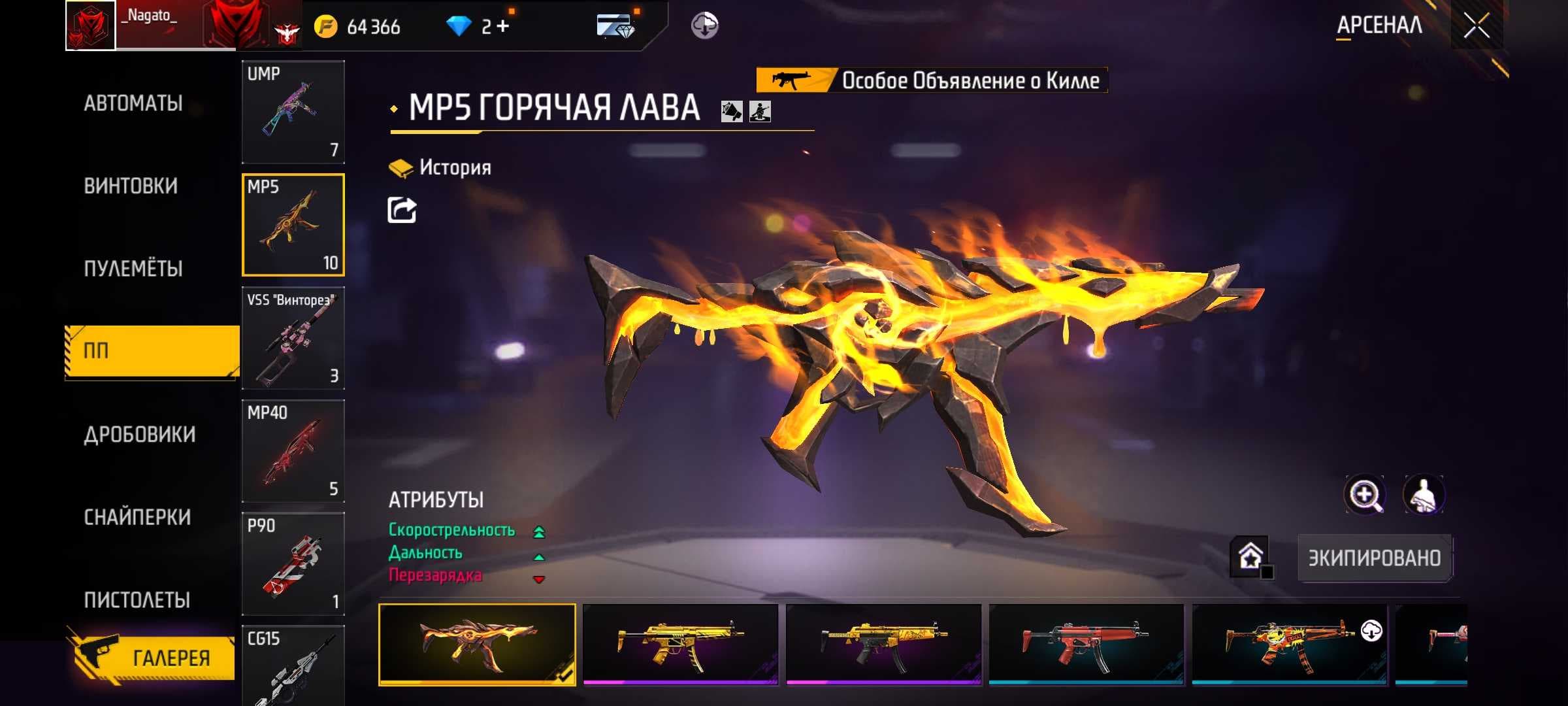Show the ДРОБОВИКИ category

coord(139,435)
